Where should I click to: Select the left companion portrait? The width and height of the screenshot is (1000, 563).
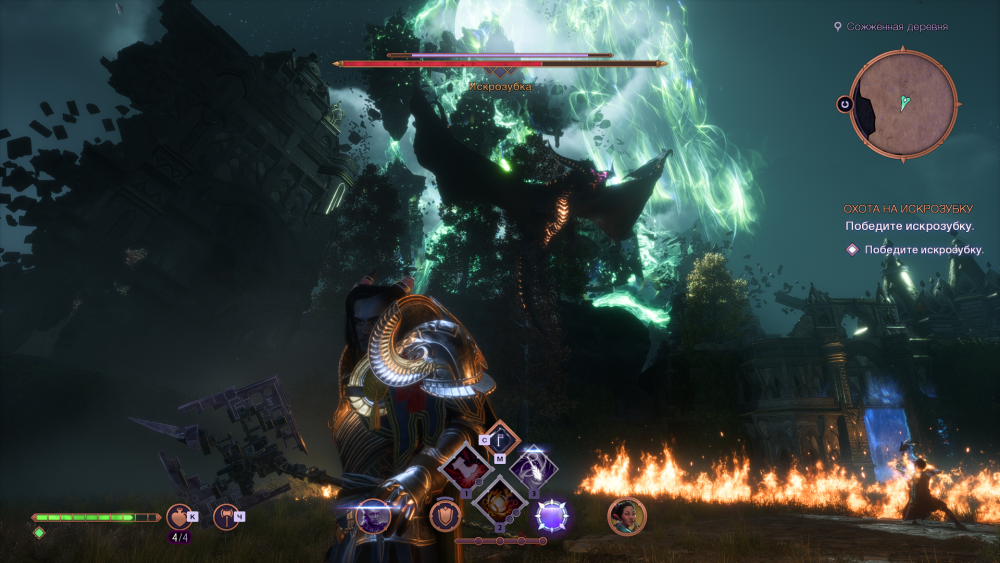pos(373,516)
